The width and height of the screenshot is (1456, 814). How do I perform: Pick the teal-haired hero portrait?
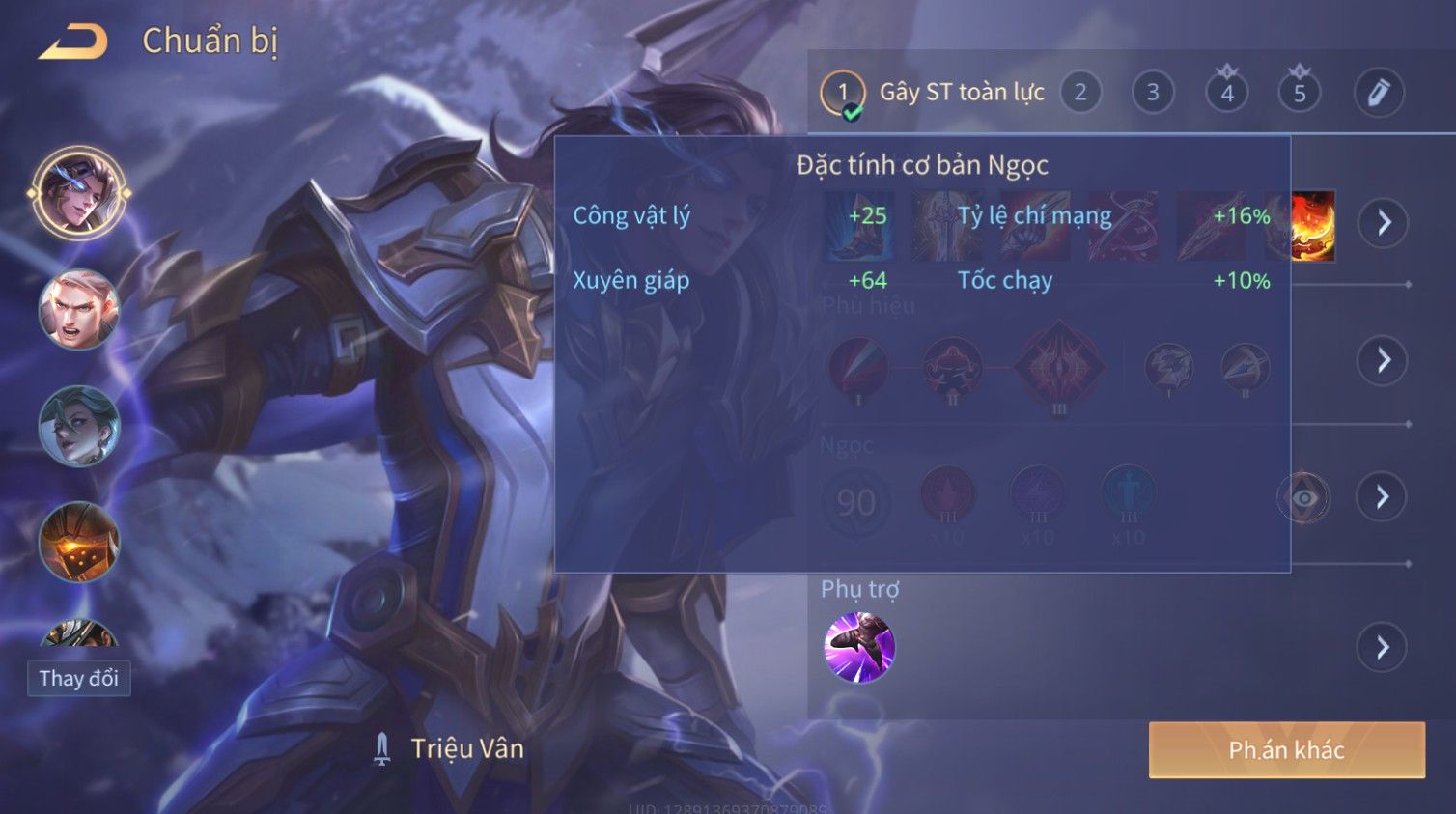tap(79, 426)
